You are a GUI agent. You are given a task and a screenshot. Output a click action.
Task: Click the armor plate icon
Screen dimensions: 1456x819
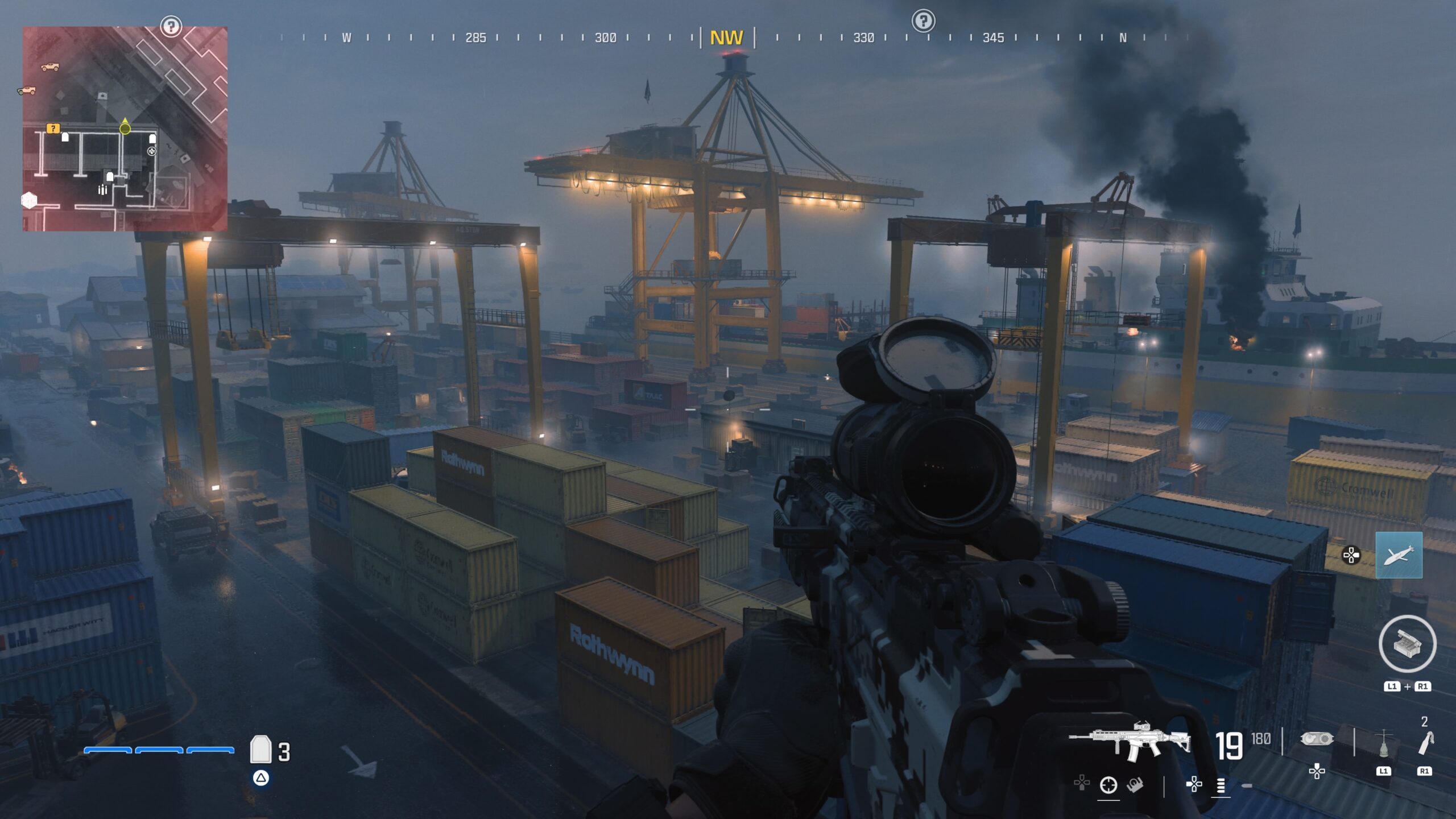coord(260,749)
